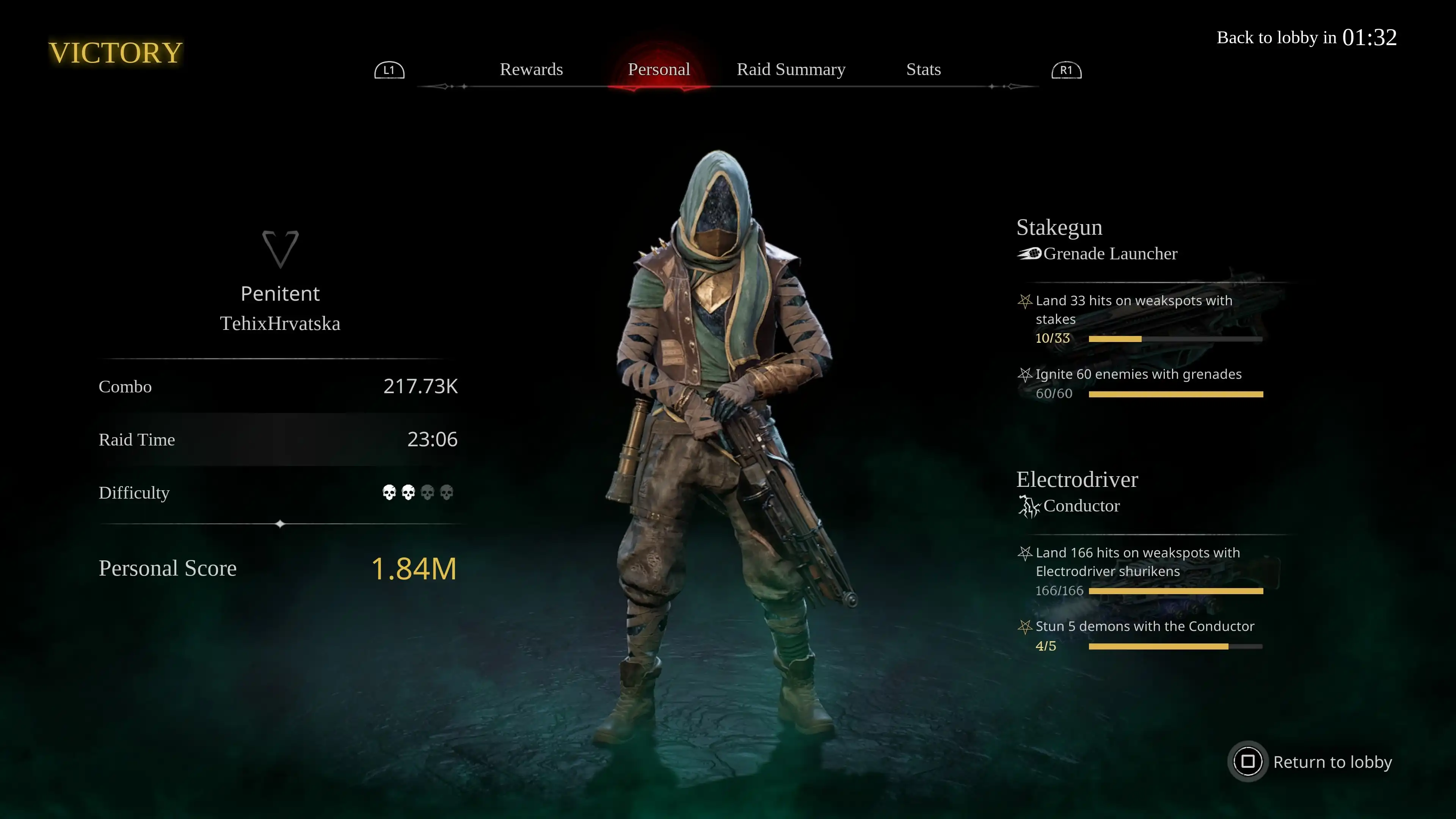Switch to the Rewards tab
The height and width of the screenshot is (819, 1456).
(x=531, y=69)
